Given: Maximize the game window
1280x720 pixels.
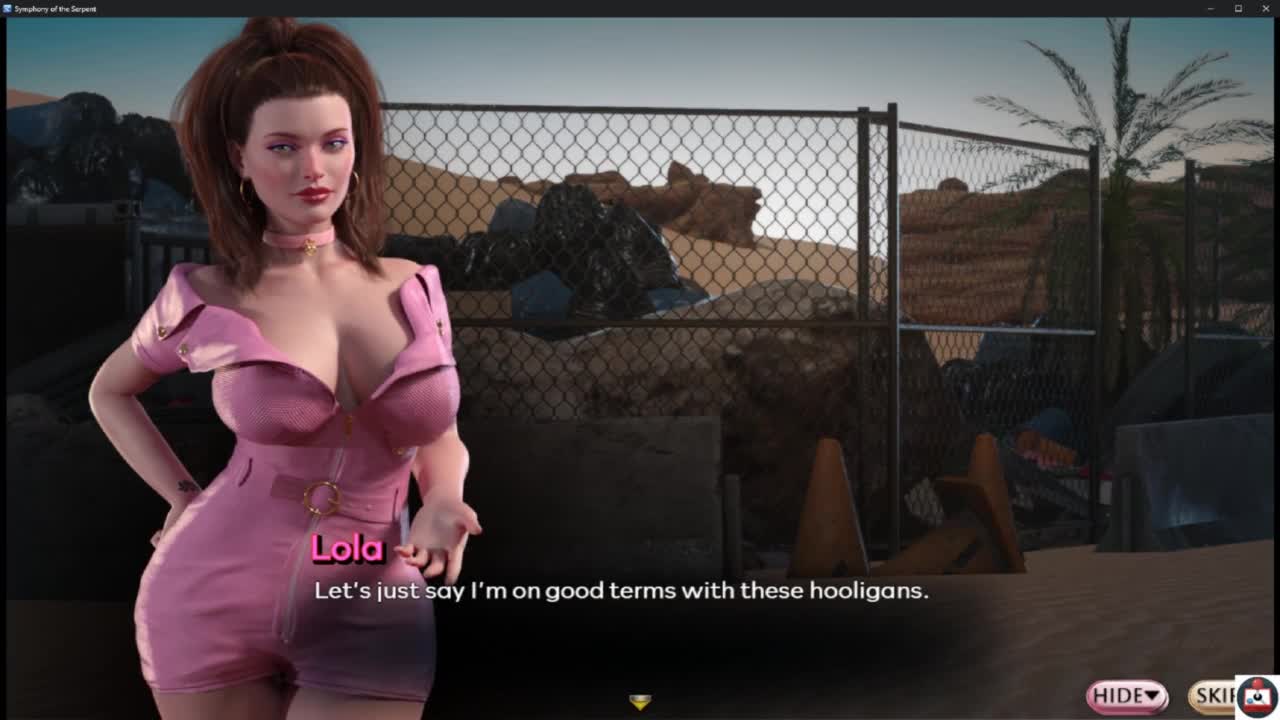Looking at the screenshot, I should [1238, 9].
